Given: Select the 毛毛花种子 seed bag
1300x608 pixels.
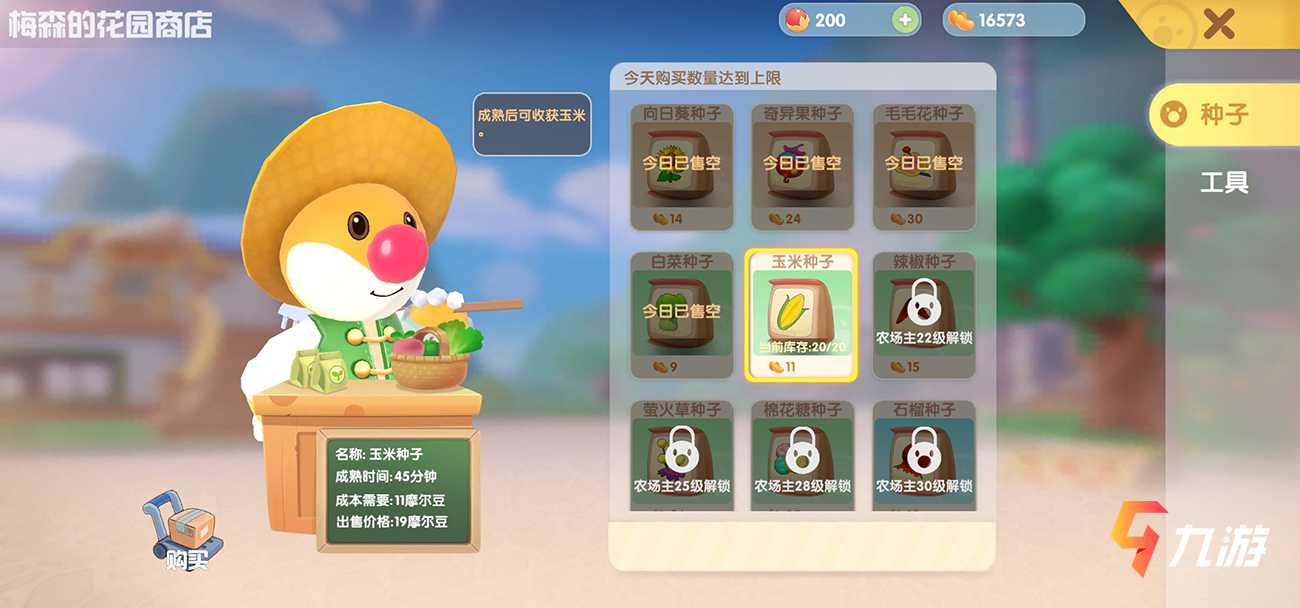Looking at the screenshot, I should 923,167.
